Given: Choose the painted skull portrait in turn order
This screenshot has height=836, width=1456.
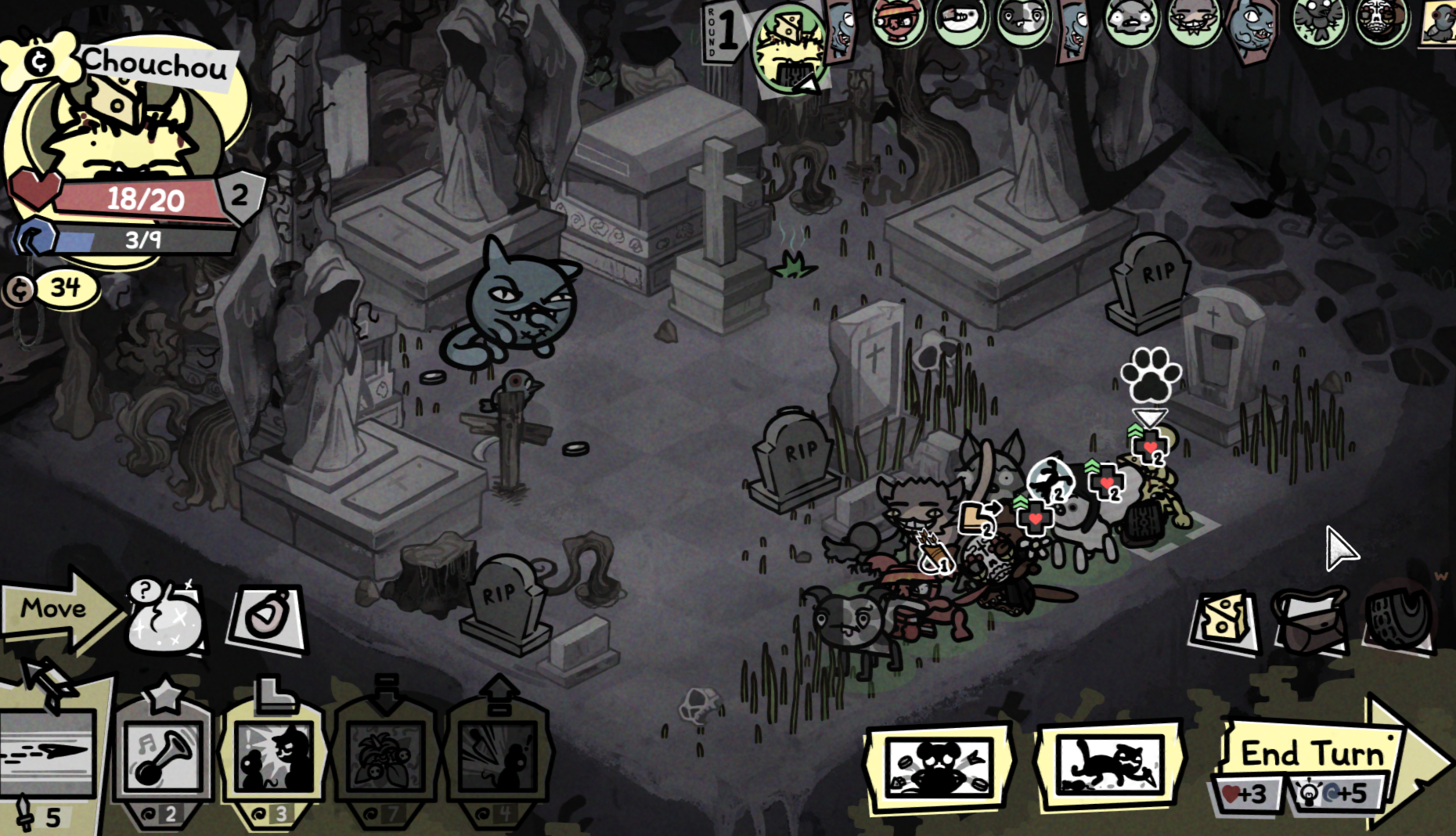Looking at the screenshot, I should pyautogui.click(x=1382, y=20).
